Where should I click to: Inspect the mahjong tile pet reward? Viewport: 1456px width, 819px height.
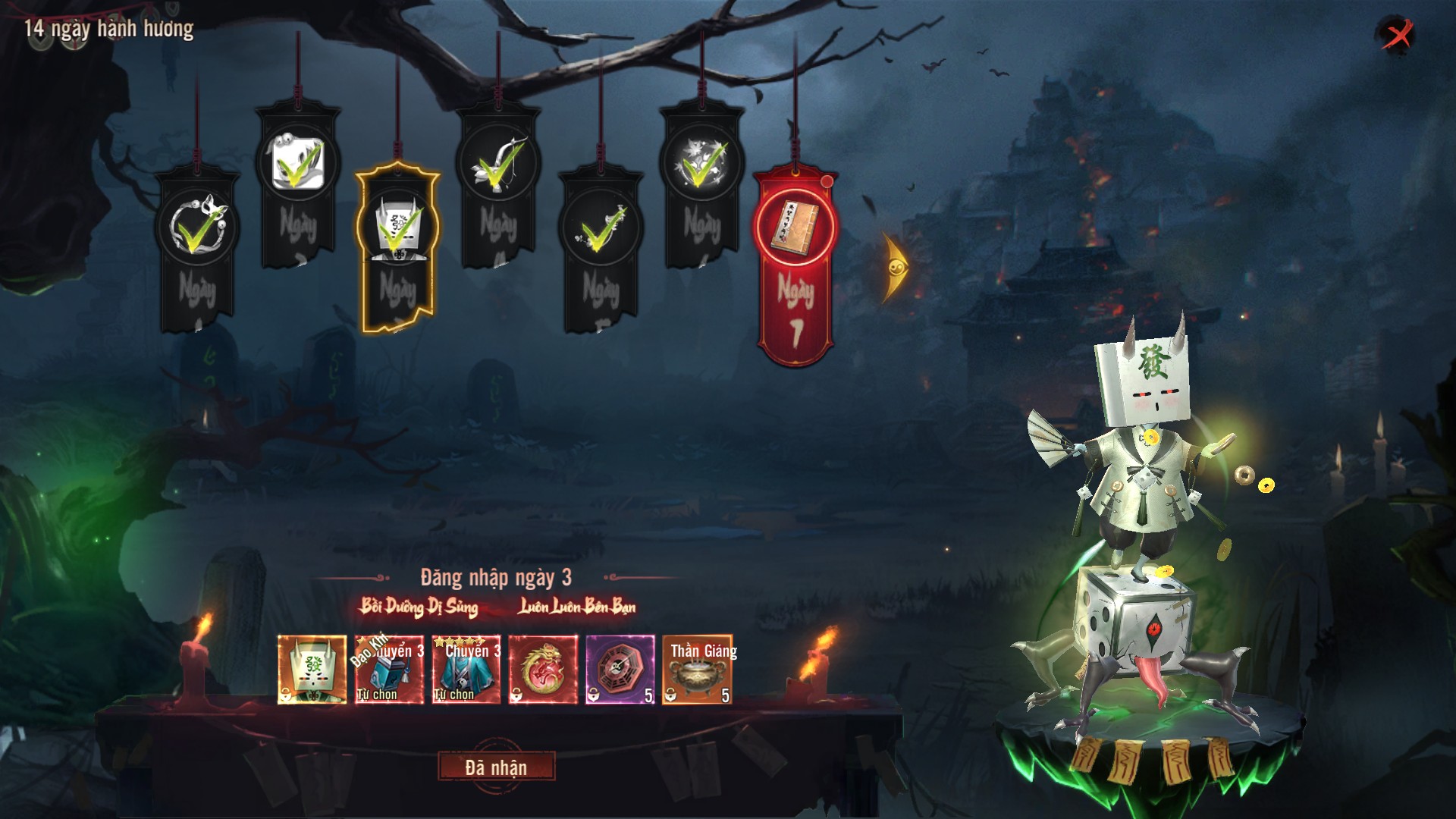pyautogui.click(x=312, y=670)
